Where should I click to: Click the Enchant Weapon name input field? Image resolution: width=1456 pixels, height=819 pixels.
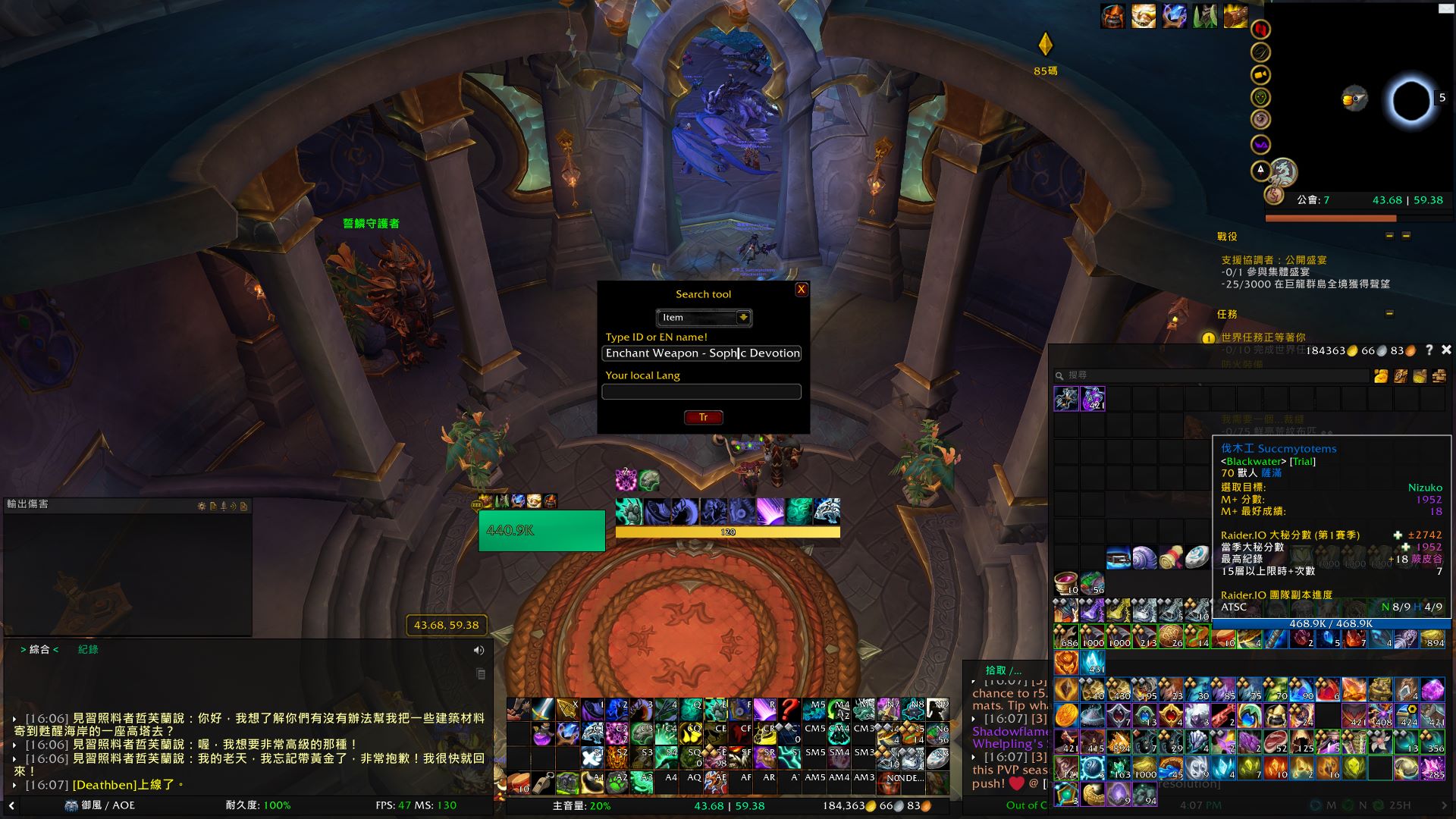click(701, 353)
